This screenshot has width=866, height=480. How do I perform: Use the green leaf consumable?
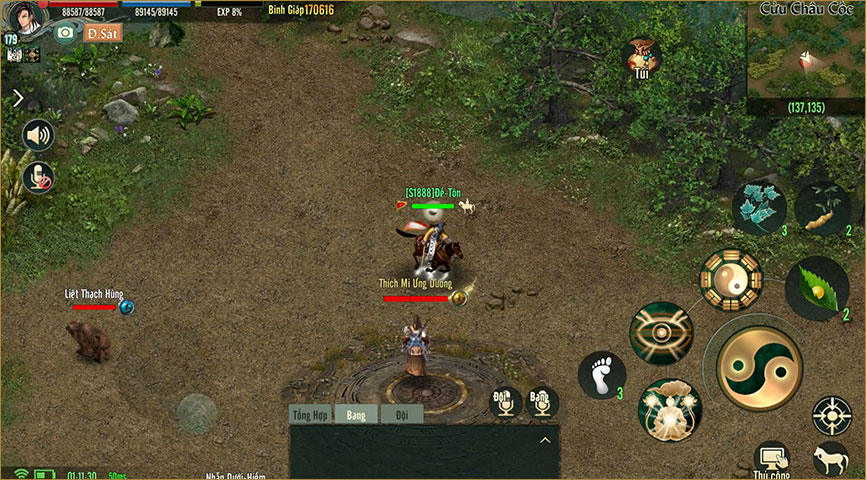[817, 288]
